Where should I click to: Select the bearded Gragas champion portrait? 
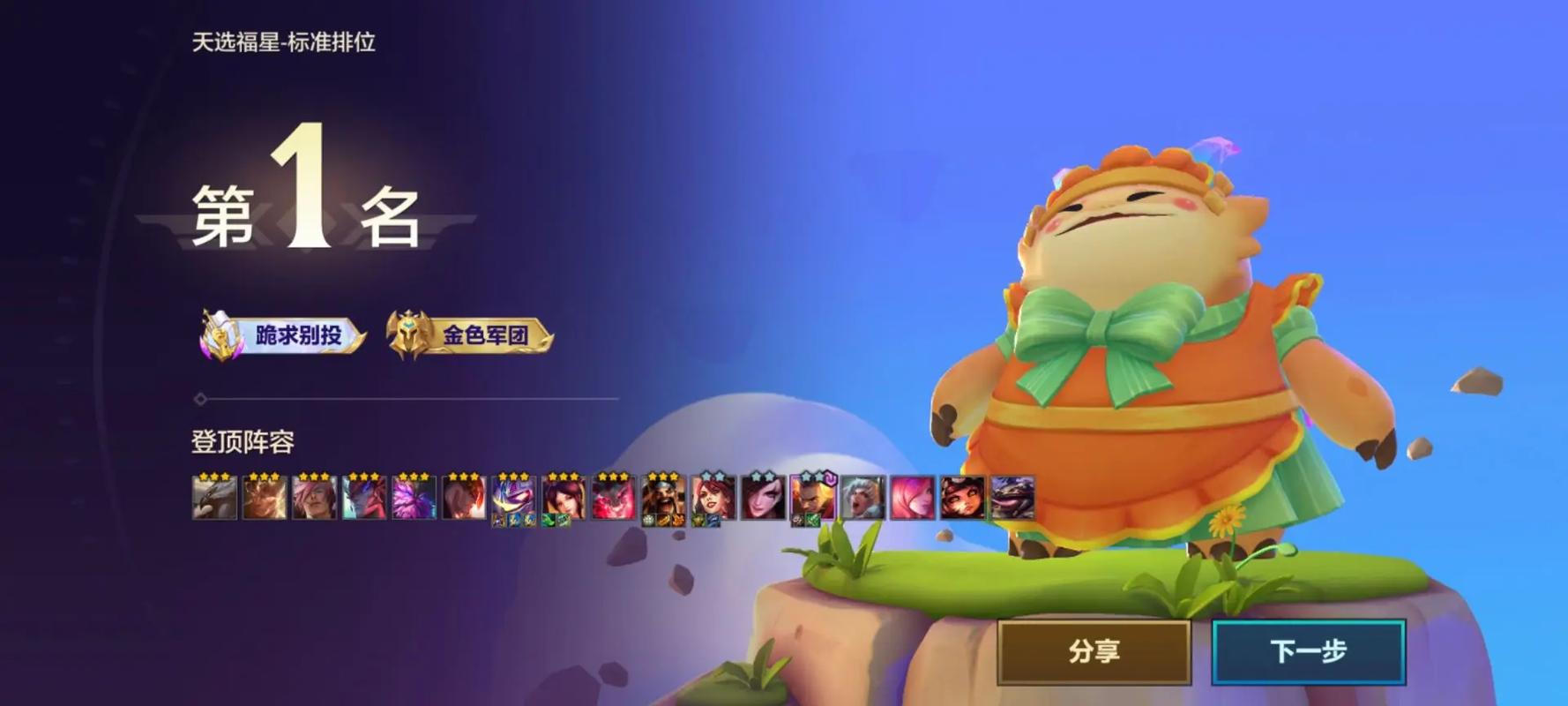pos(663,498)
